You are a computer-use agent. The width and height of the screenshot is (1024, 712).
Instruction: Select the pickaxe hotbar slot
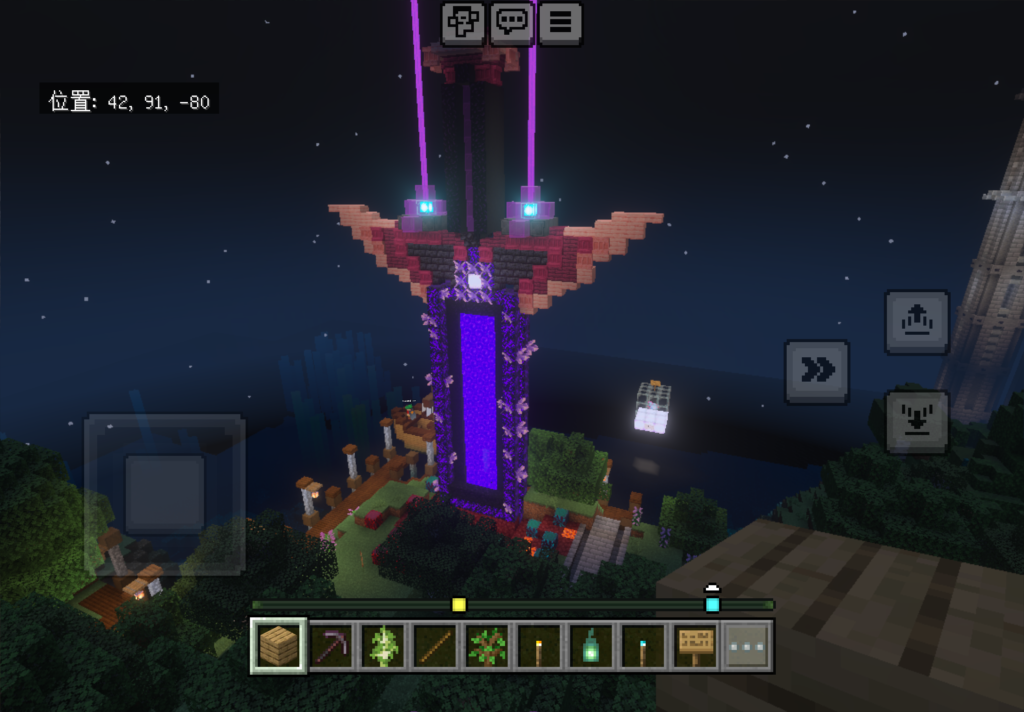(331, 646)
